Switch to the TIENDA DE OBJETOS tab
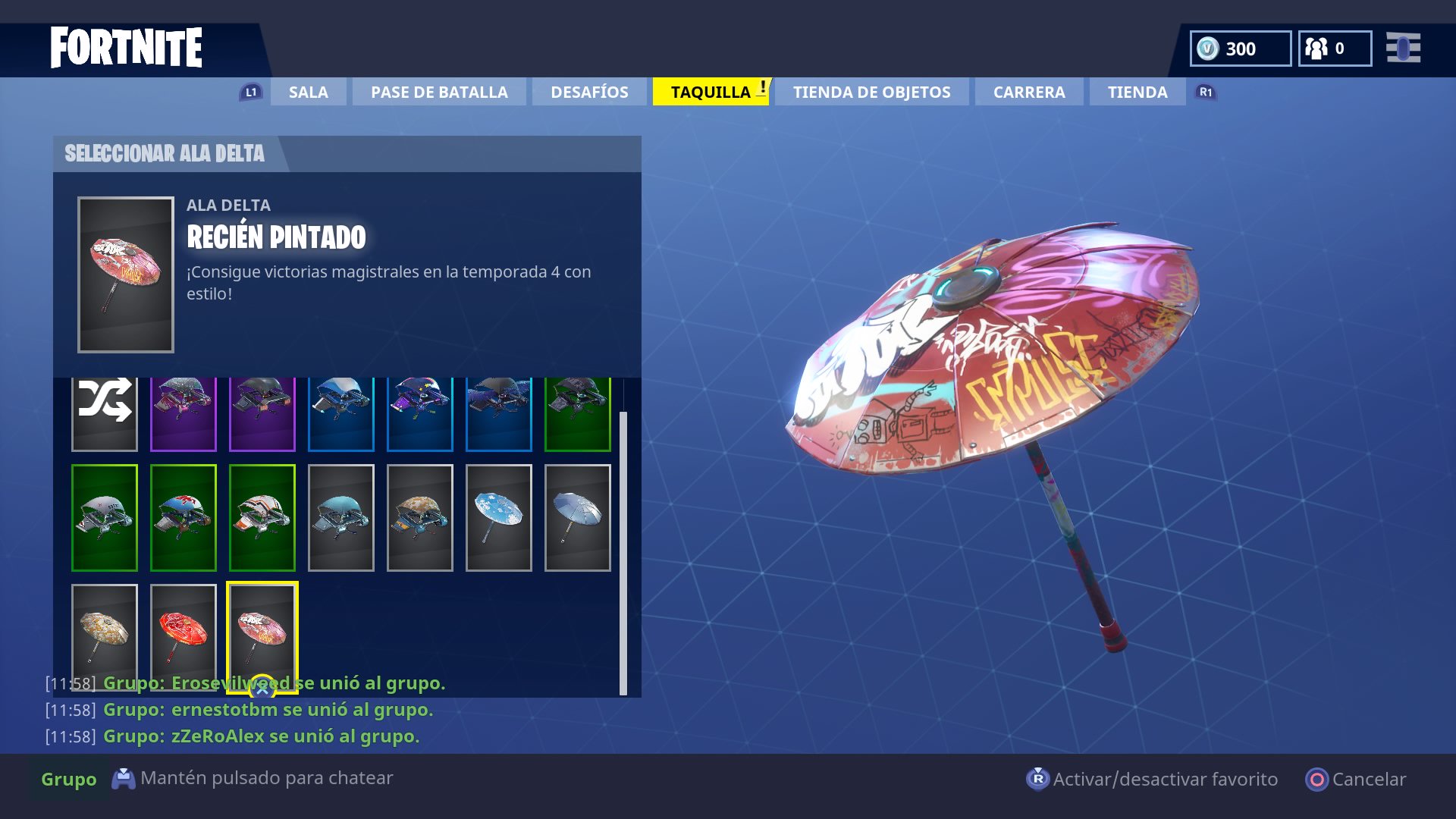Viewport: 1456px width, 819px height. [x=871, y=92]
